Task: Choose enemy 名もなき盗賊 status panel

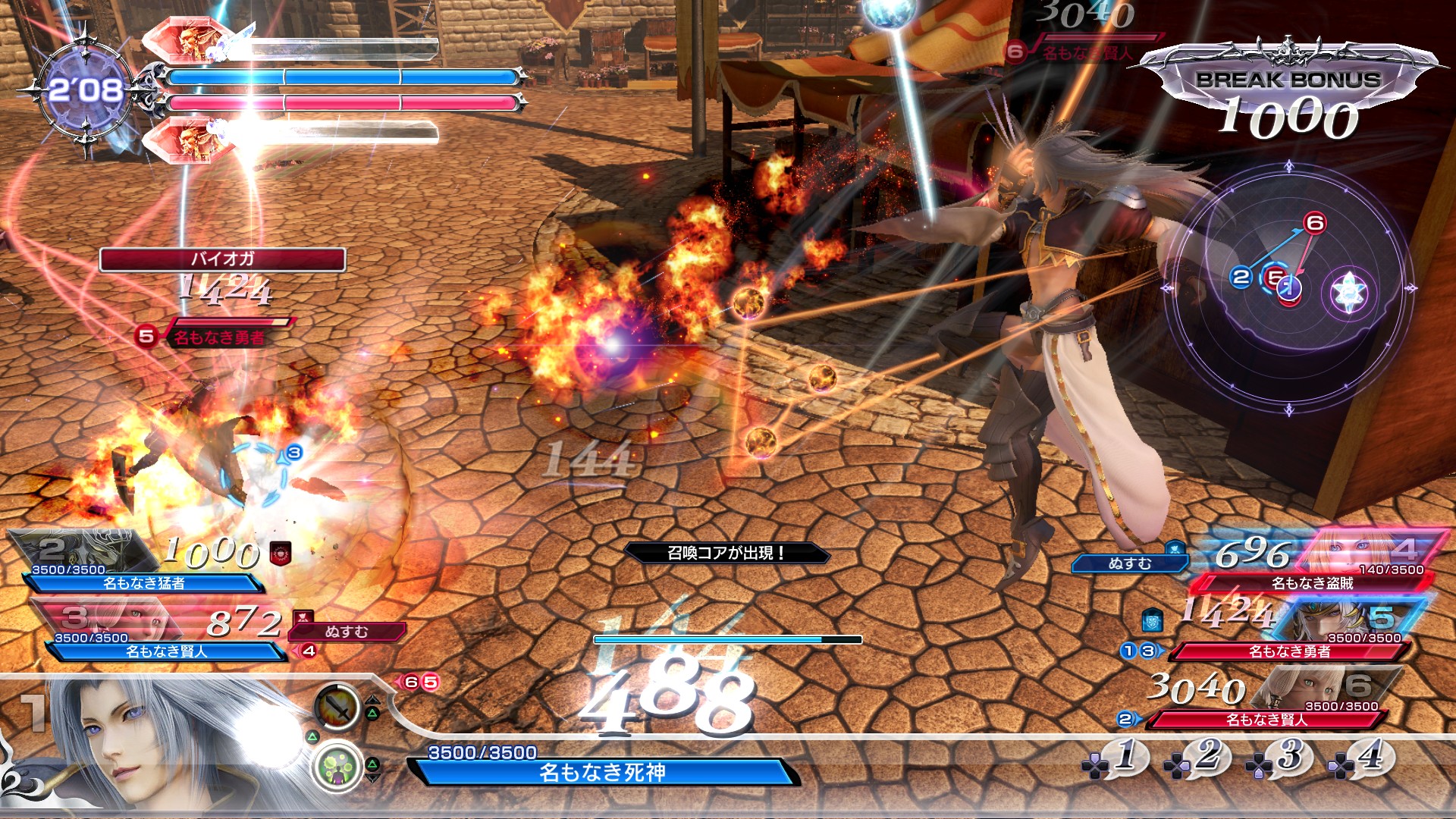Action: [1312, 582]
